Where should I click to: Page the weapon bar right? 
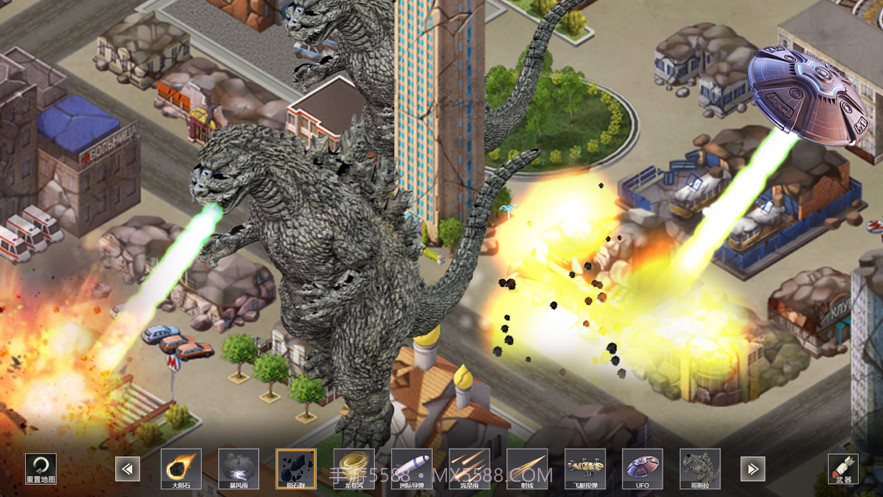tap(752, 468)
